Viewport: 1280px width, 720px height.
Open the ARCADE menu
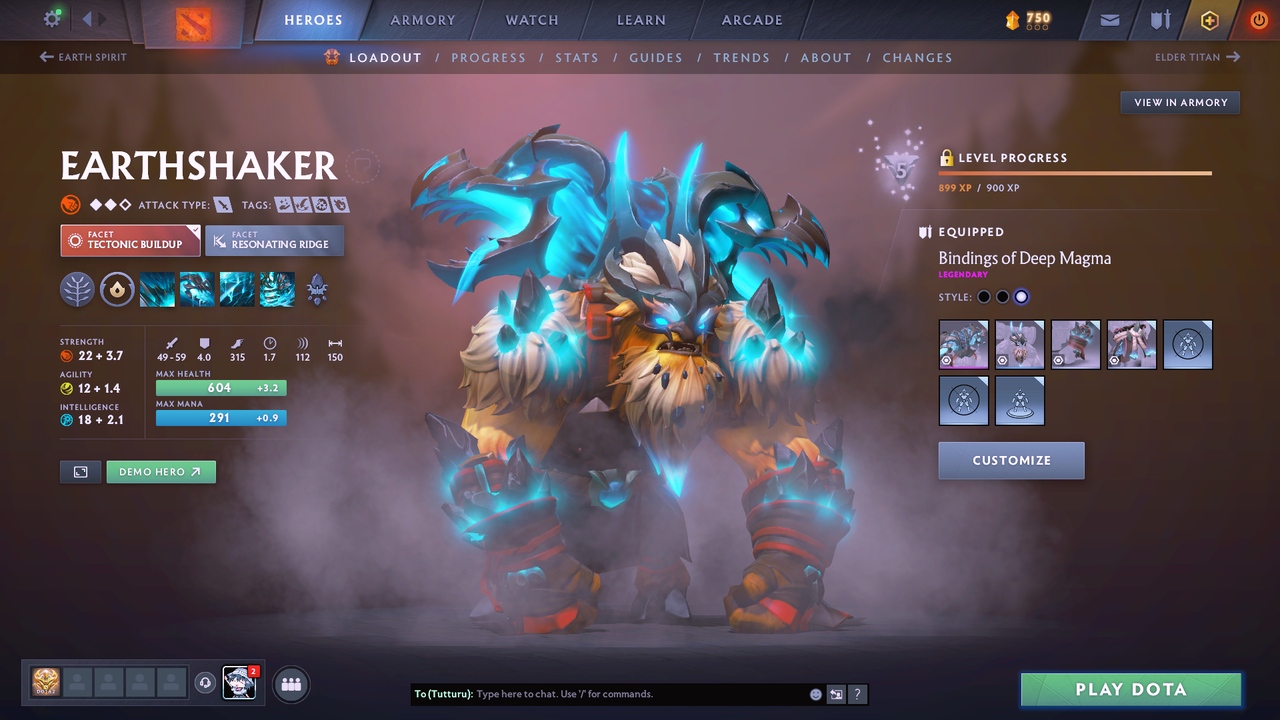pyautogui.click(x=751, y=20)
